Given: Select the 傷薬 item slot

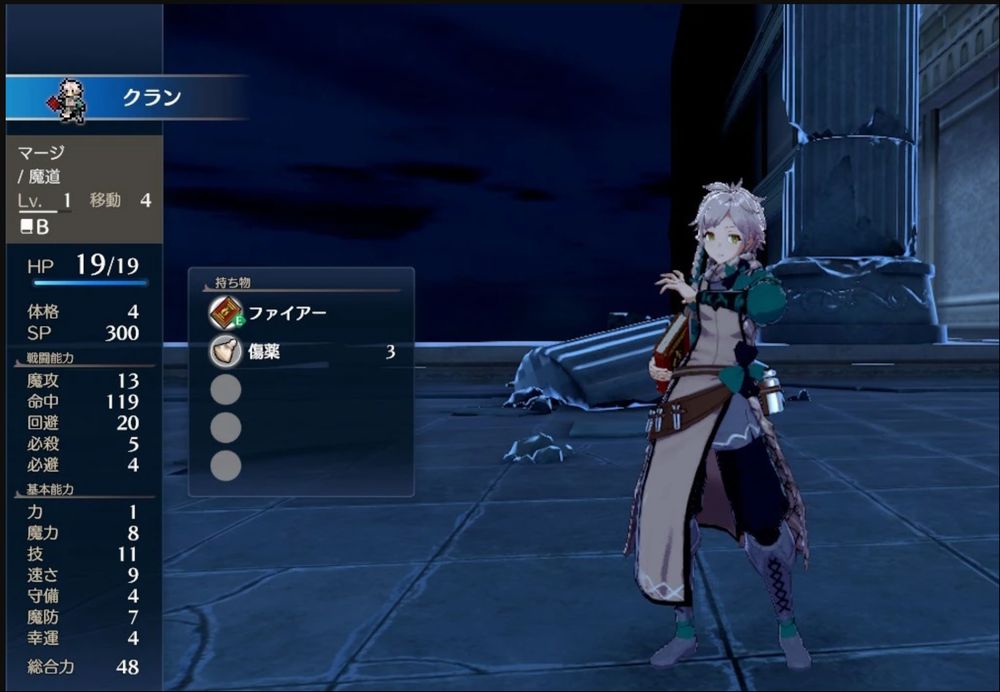Looking at the screenshot, I should click(x=300, y=352).
